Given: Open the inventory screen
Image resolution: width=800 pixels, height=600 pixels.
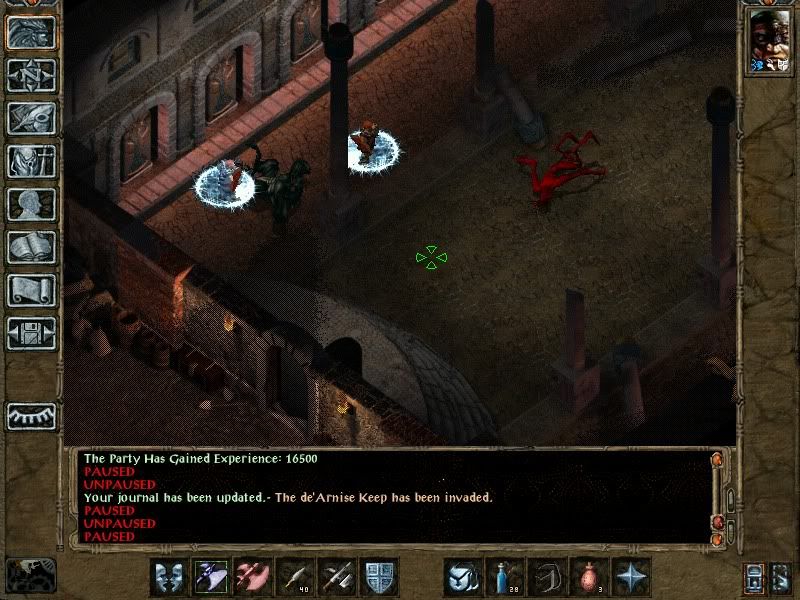Looking at the screenshot, I should coord(31,161).
